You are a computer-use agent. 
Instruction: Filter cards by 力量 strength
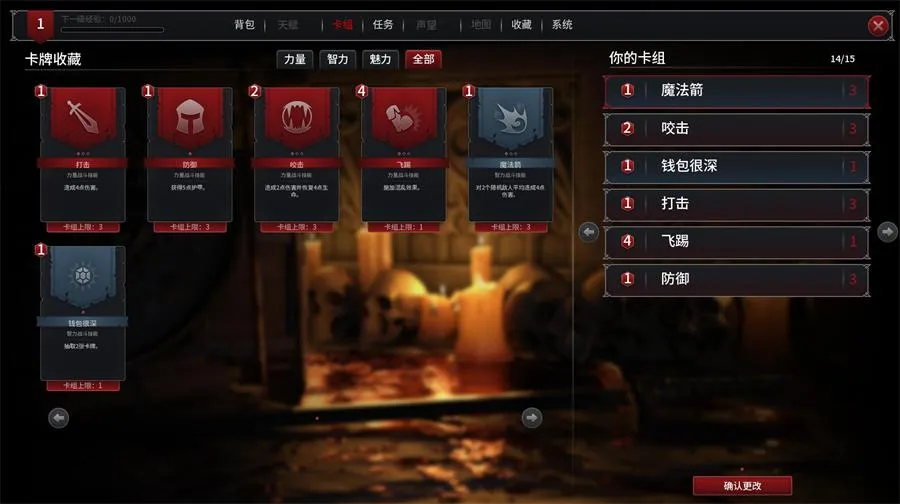[295, 60]
